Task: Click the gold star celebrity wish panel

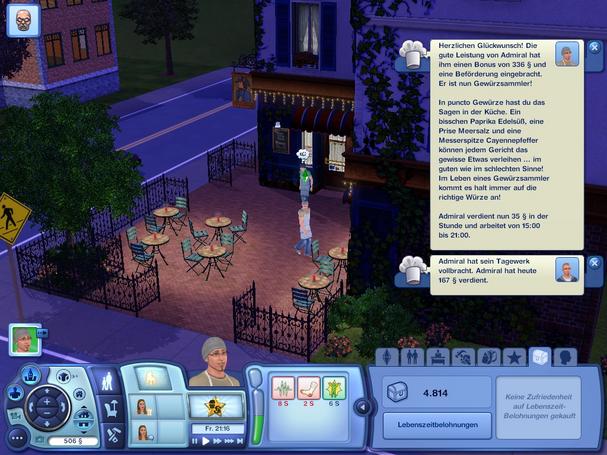Action: pos(214,405)
